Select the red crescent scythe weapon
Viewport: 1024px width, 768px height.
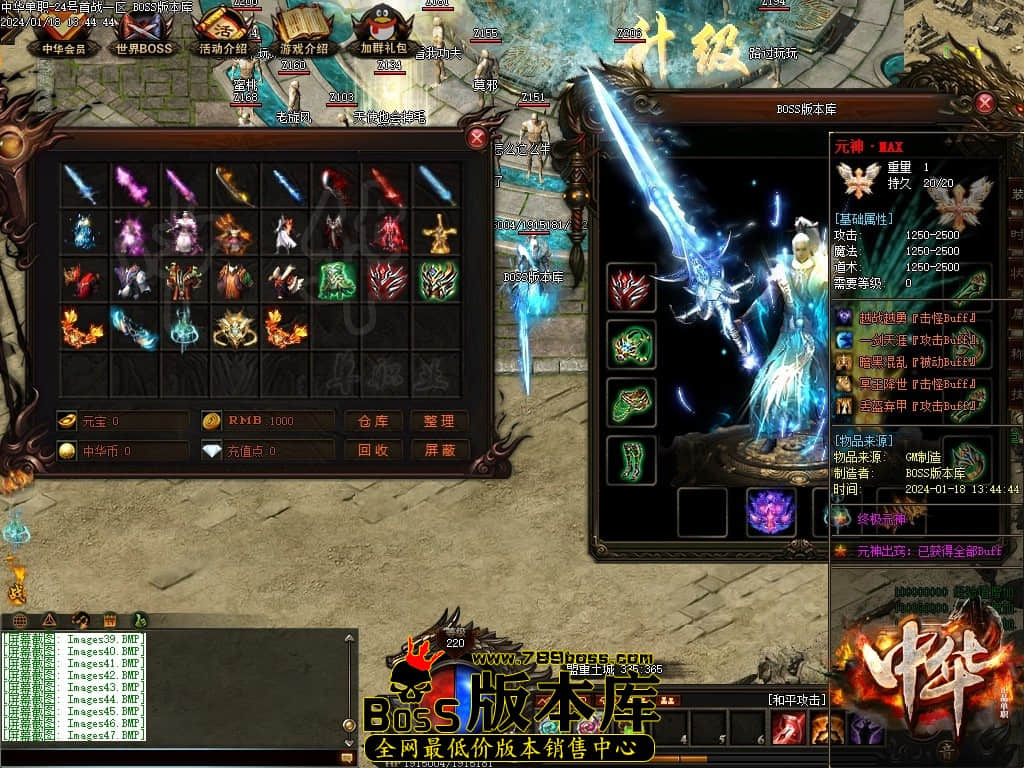334,185
